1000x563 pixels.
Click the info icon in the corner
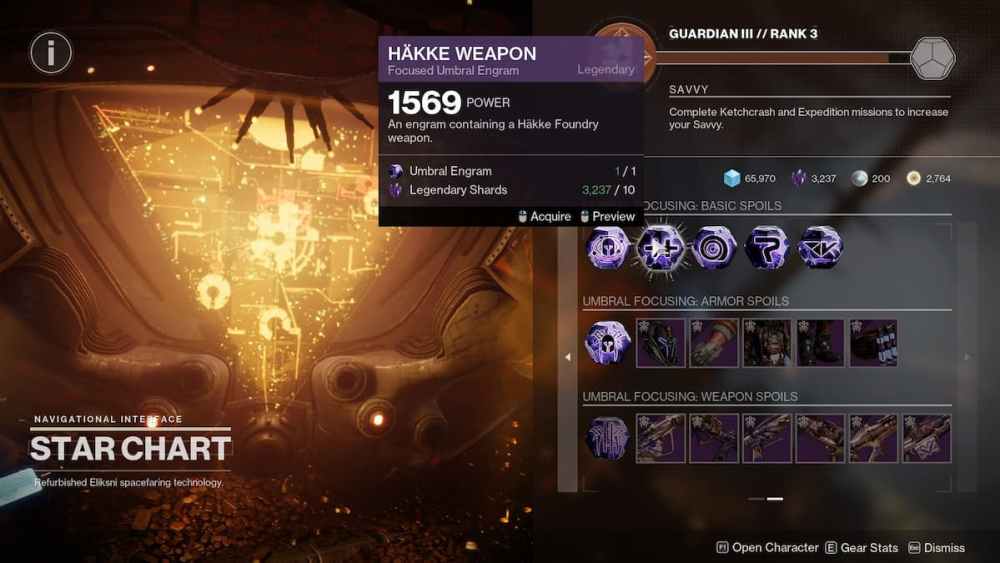(50, 51)
